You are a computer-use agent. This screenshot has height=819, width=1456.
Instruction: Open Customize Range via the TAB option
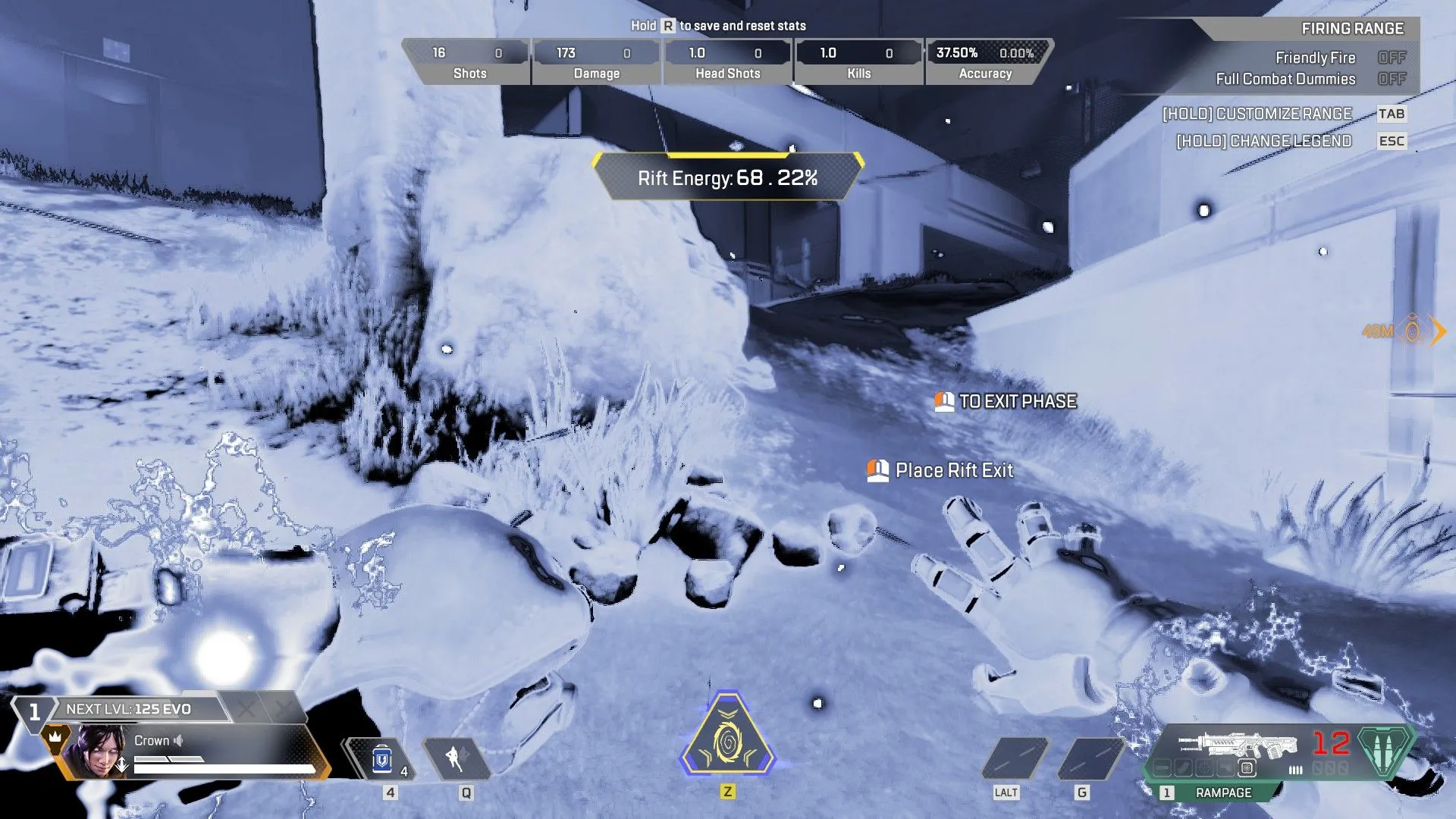tap(1393, 114)
